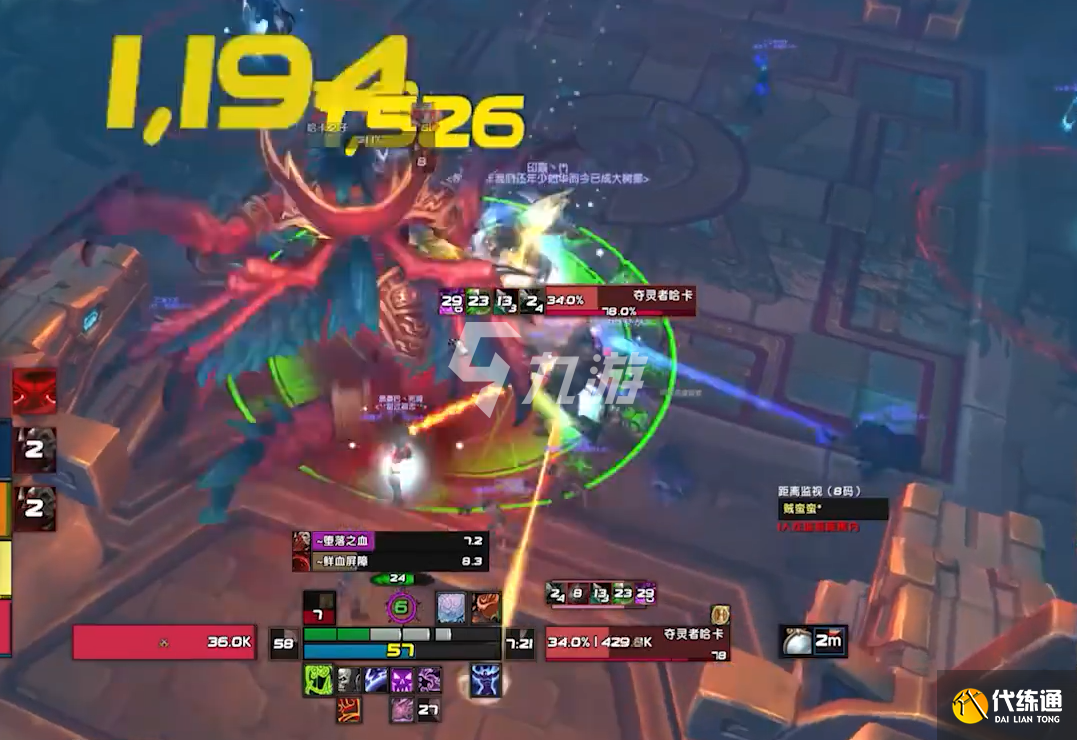Click the pale brain-like buff icon
The height and width of the screenshot is (740, 1077).
coord(451,606)
